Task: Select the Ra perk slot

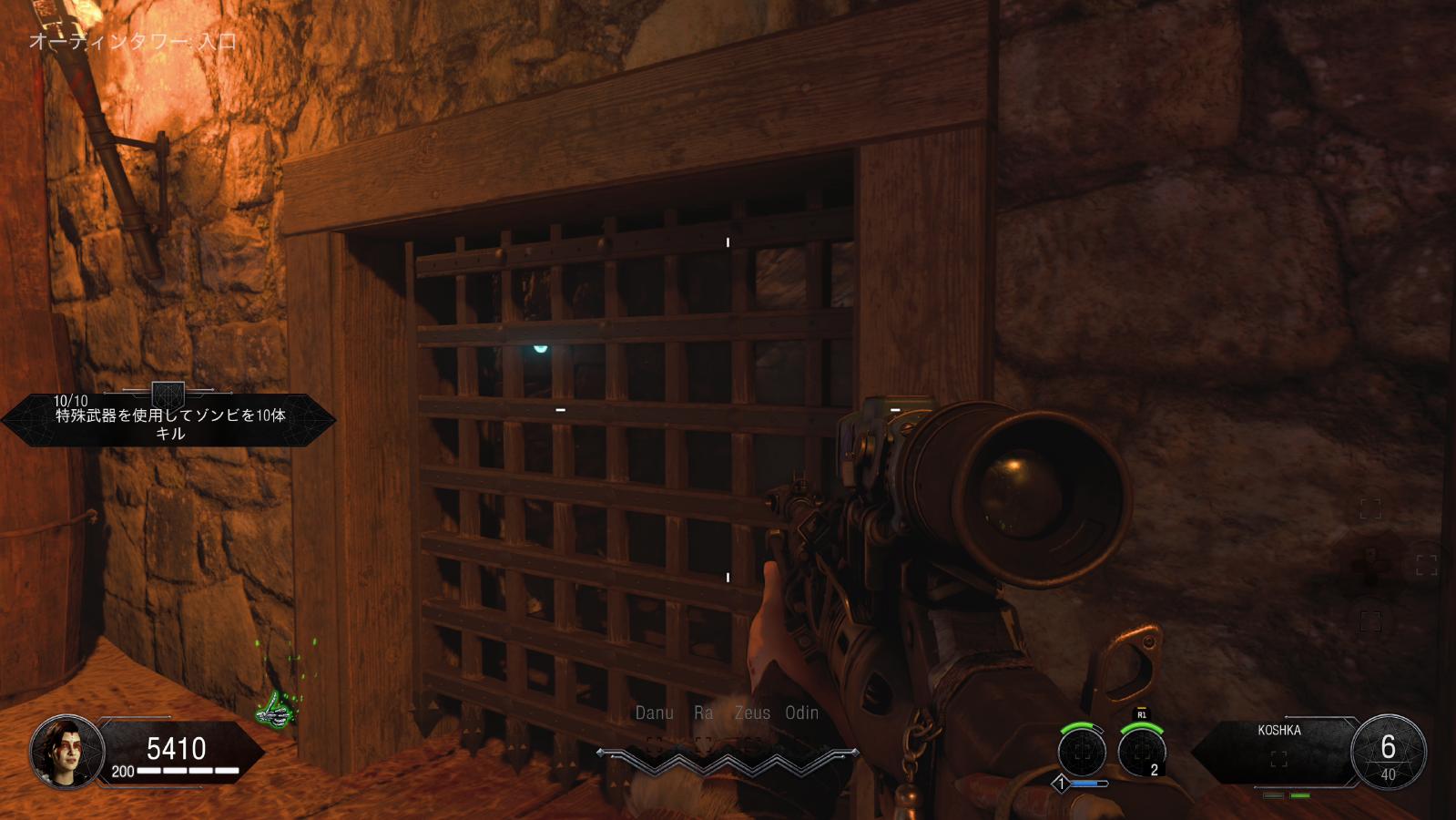Action: coord(703,713)
